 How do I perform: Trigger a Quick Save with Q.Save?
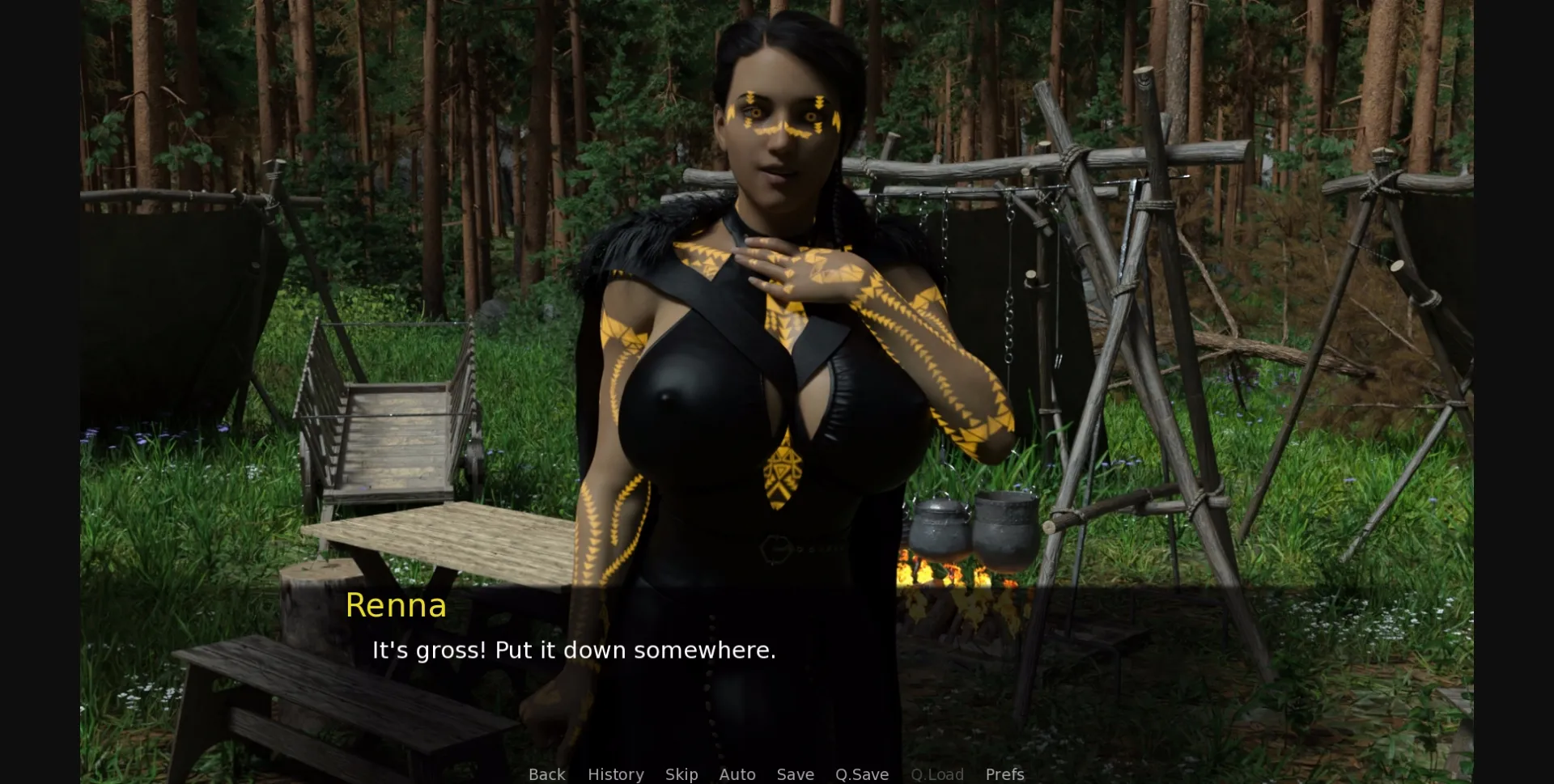(x=861, y=774)
